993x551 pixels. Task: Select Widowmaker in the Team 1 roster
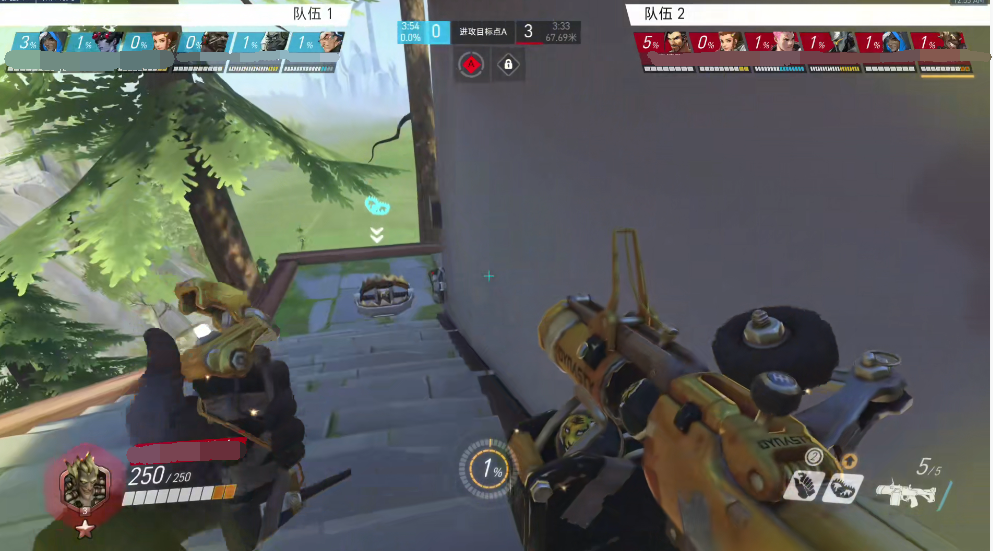(105, 42)
